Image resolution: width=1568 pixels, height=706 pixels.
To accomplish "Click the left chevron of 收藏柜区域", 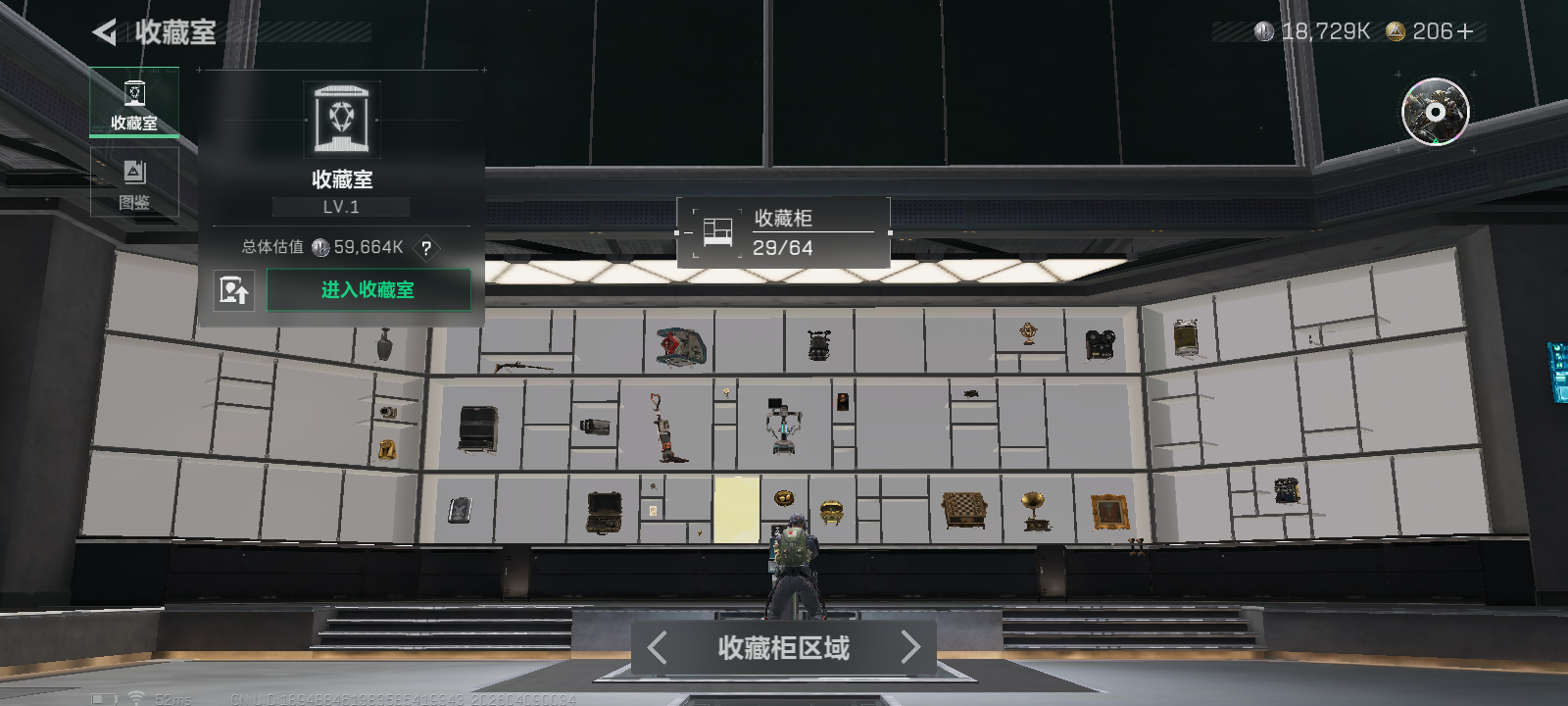I will 655,648.
